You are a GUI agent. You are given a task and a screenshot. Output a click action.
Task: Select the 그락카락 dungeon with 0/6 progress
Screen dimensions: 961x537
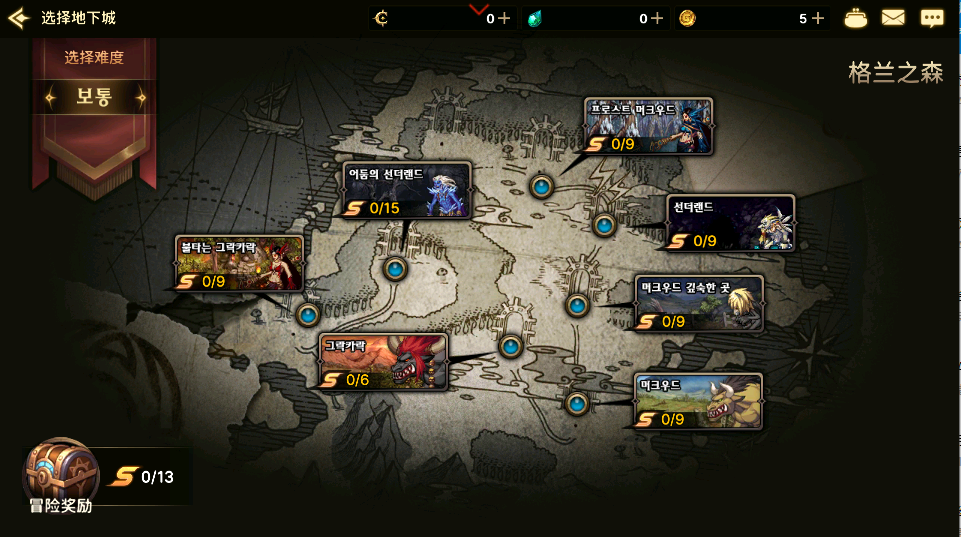[x=383, y=362]
